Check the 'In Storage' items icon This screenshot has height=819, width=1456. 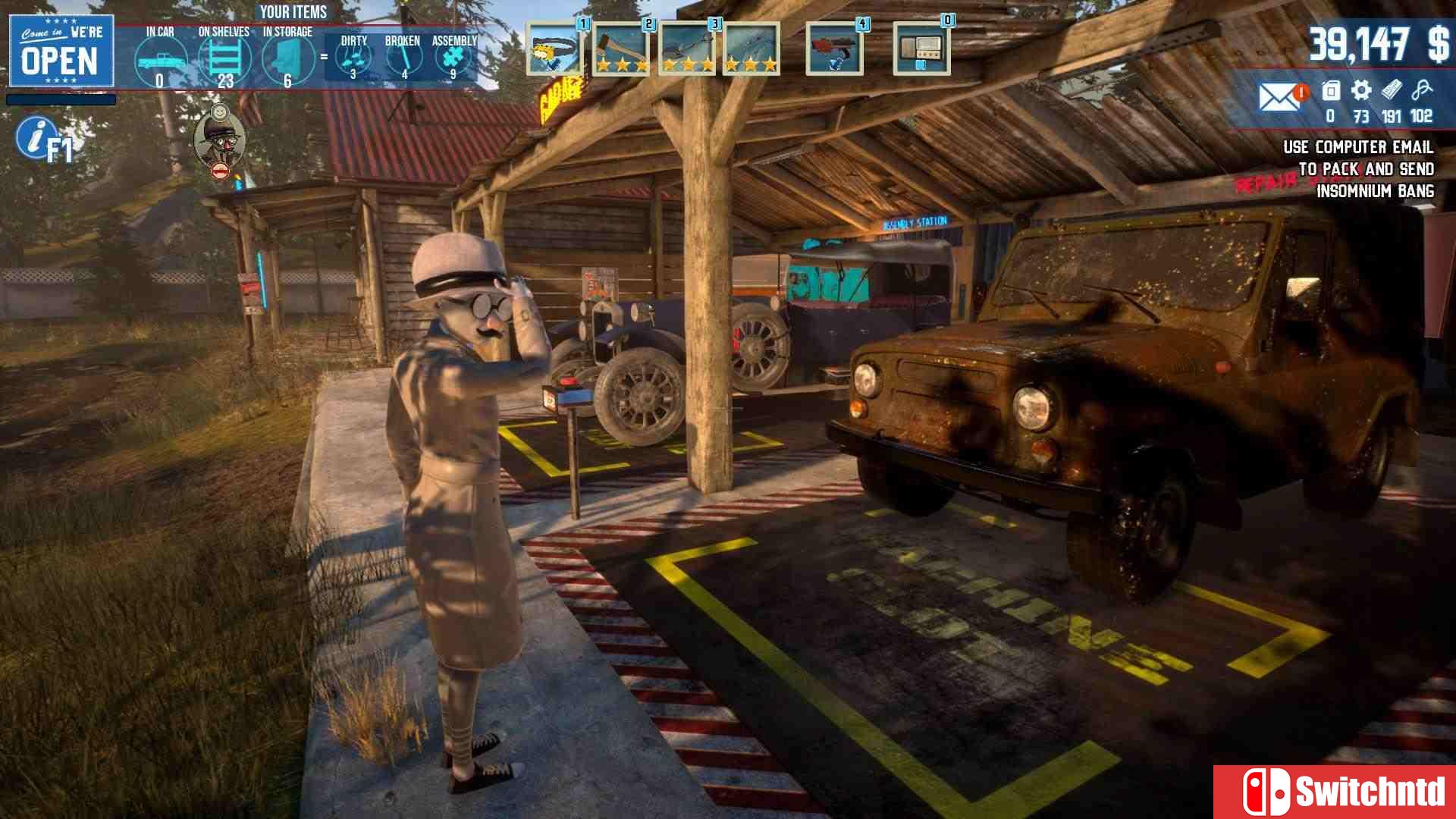(288, 59)
